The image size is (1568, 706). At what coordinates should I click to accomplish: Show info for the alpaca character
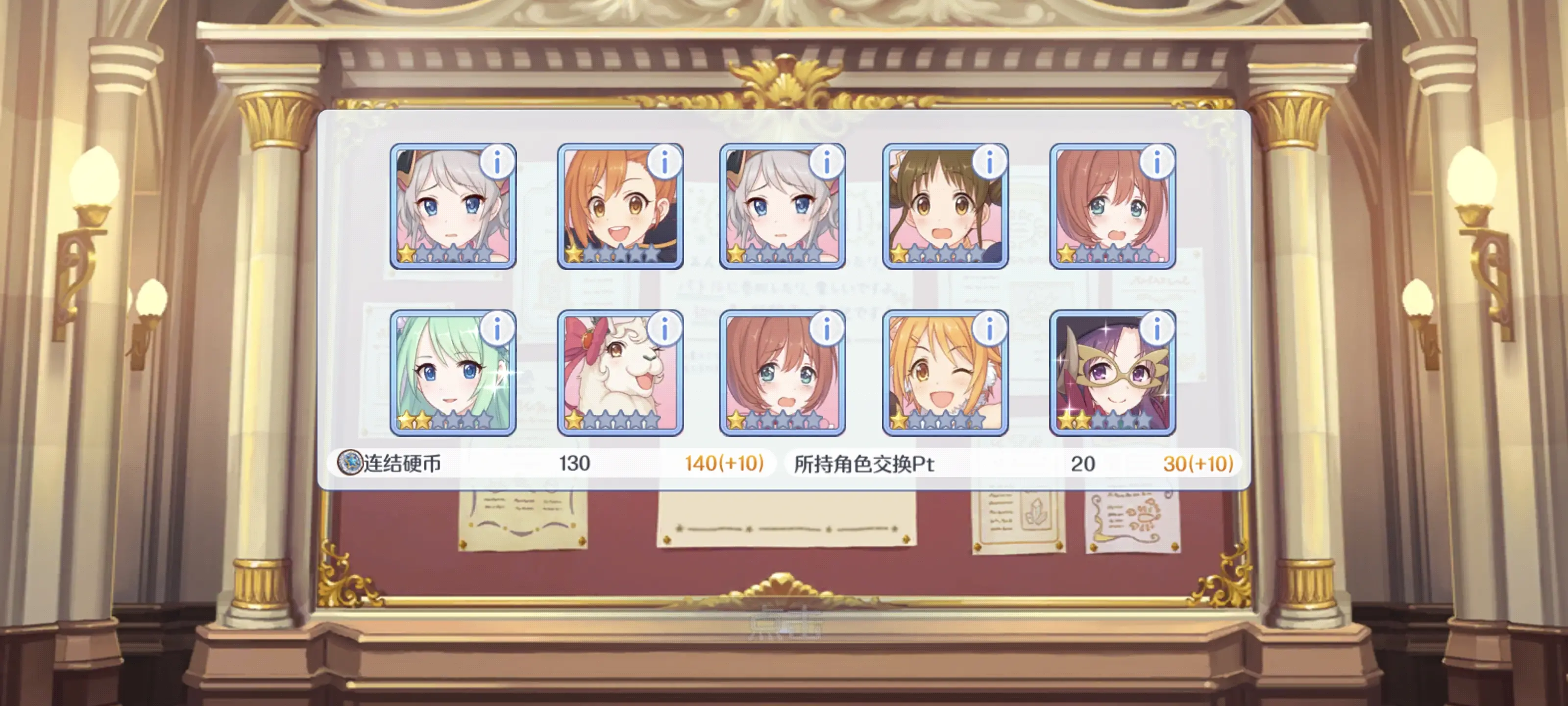click(x=664, y=329)
